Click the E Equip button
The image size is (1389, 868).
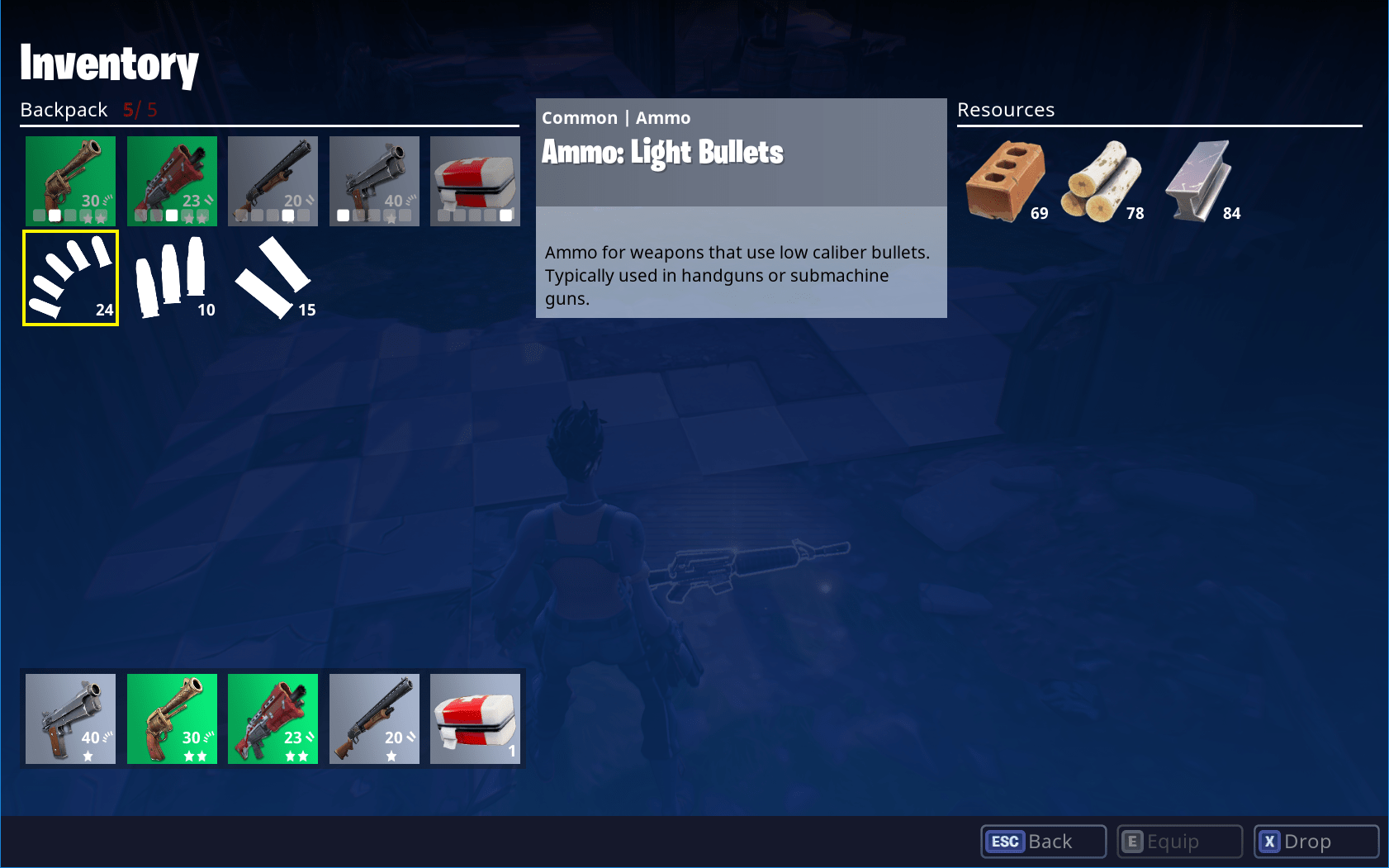click(1178, 841)
